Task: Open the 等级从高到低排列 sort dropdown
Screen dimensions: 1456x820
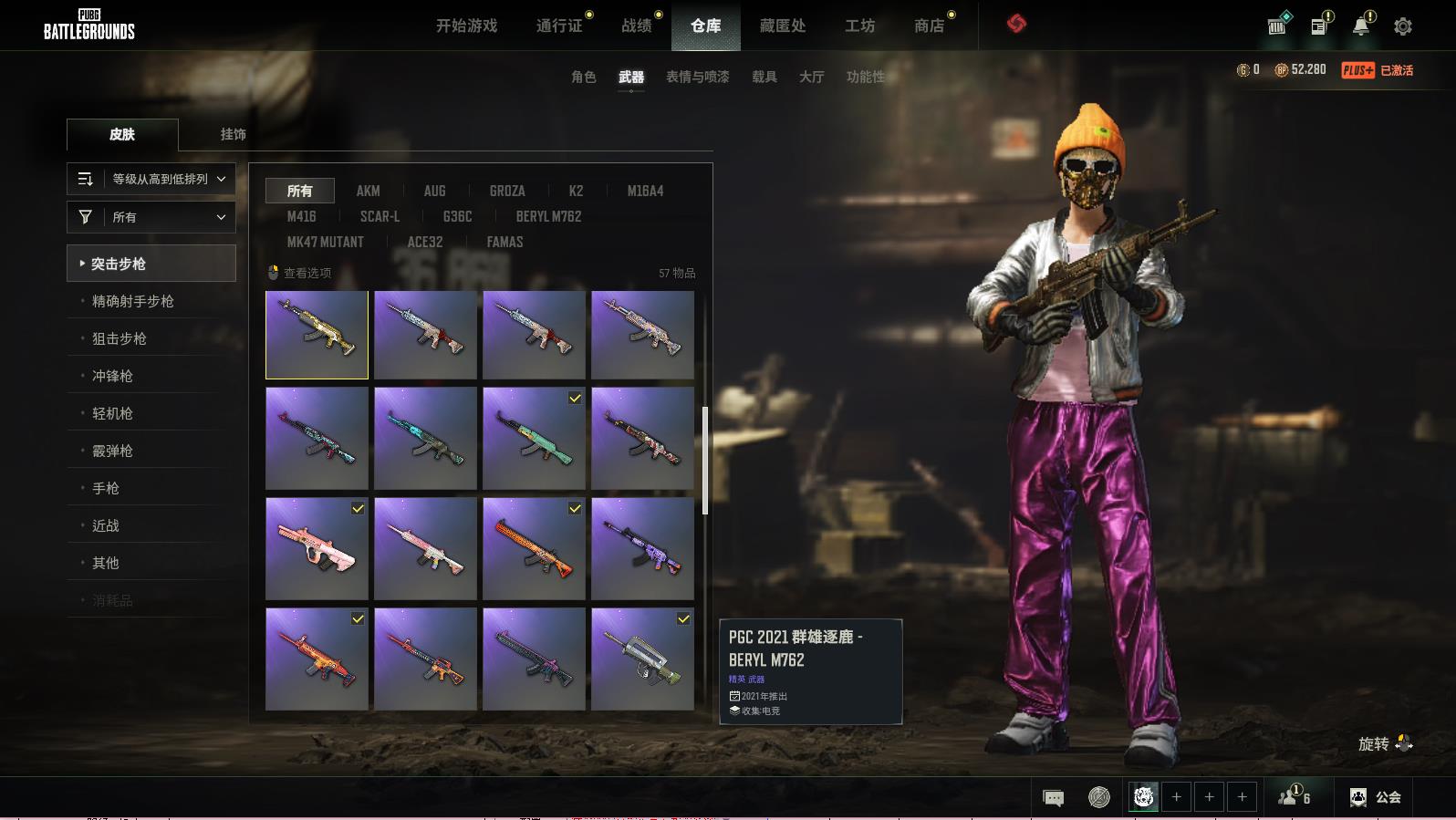Action: tap(151, 179)
